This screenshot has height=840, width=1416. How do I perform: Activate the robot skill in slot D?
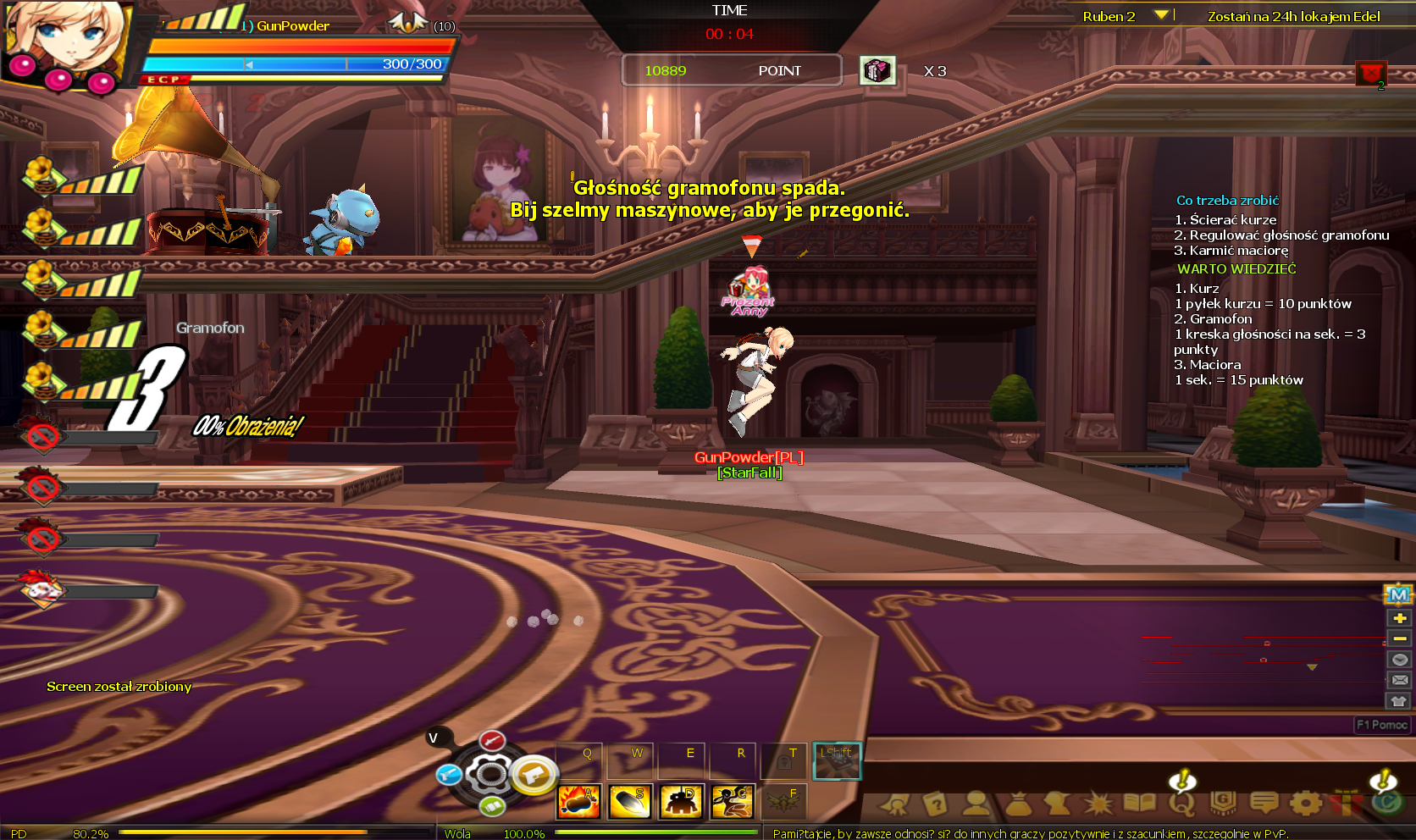click(681, 801)
